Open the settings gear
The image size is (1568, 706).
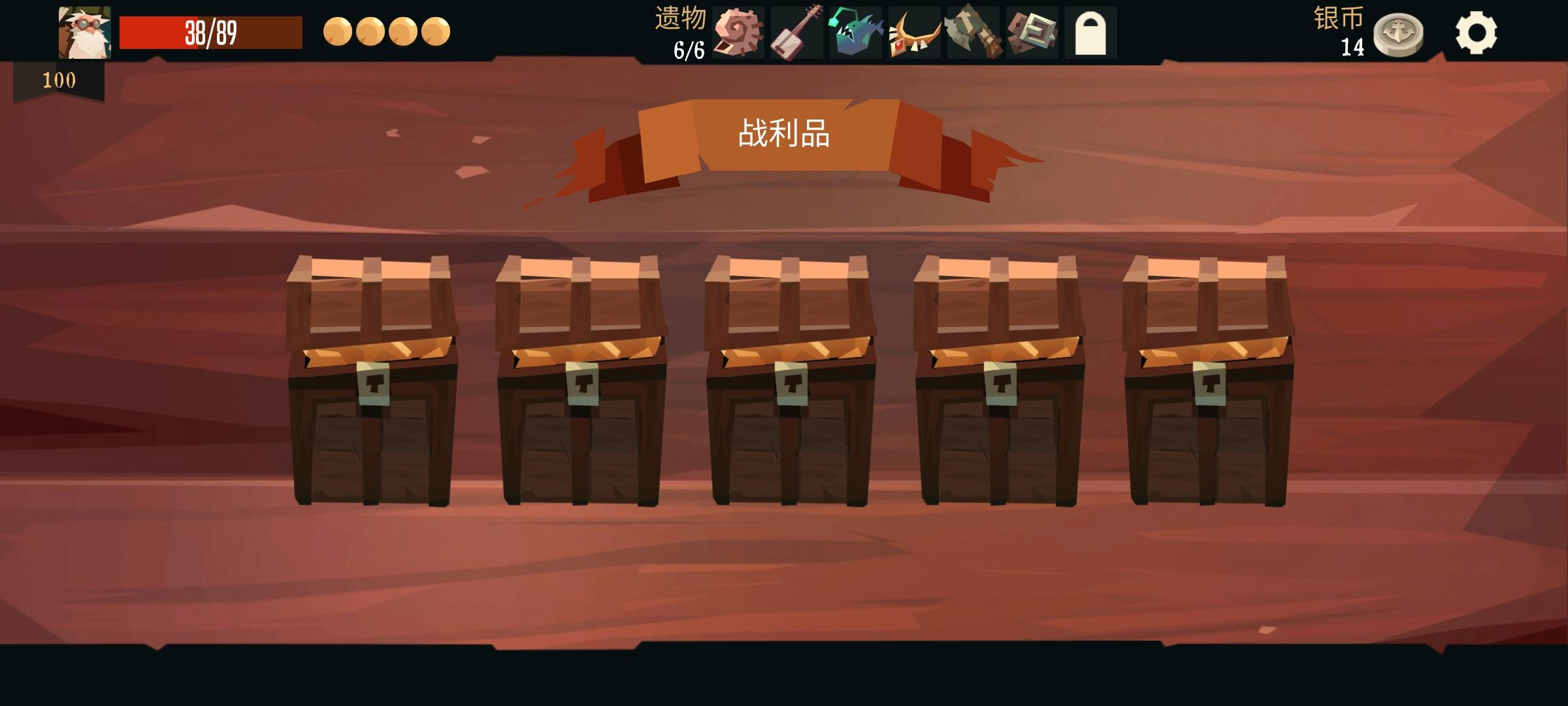coord(1478,31)
